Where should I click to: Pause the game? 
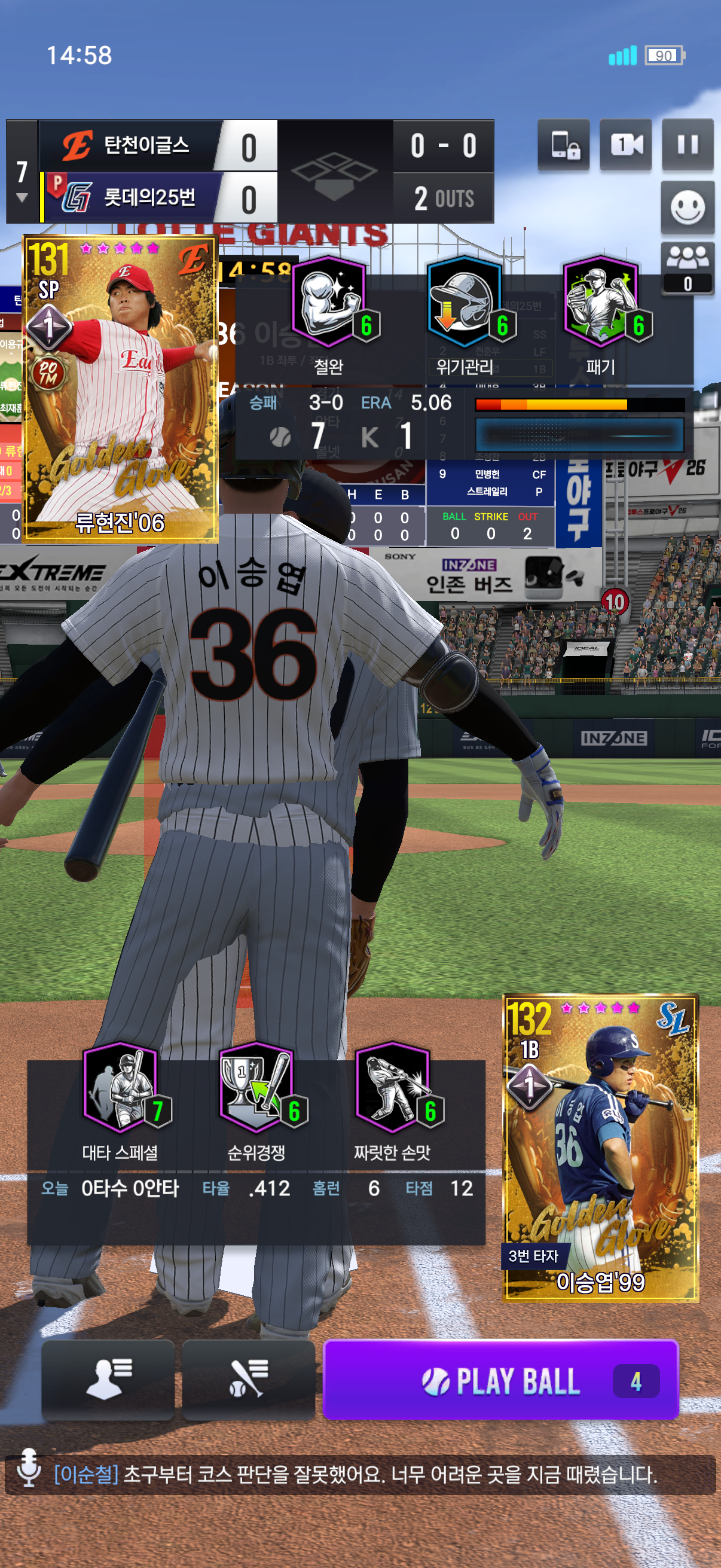click(x=687, y=145)
